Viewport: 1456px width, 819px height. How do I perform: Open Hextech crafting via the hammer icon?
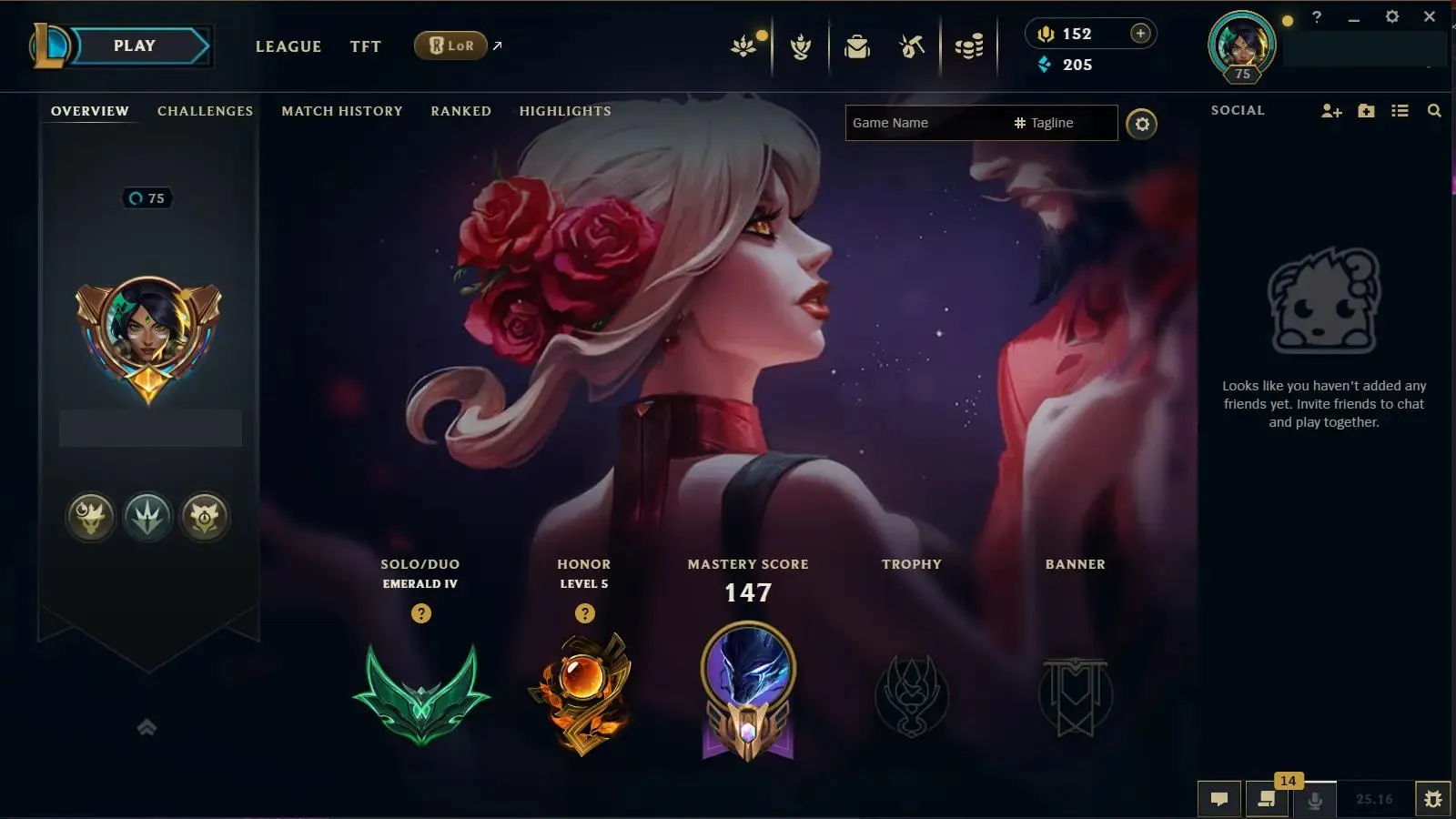[x=910, y=45]
